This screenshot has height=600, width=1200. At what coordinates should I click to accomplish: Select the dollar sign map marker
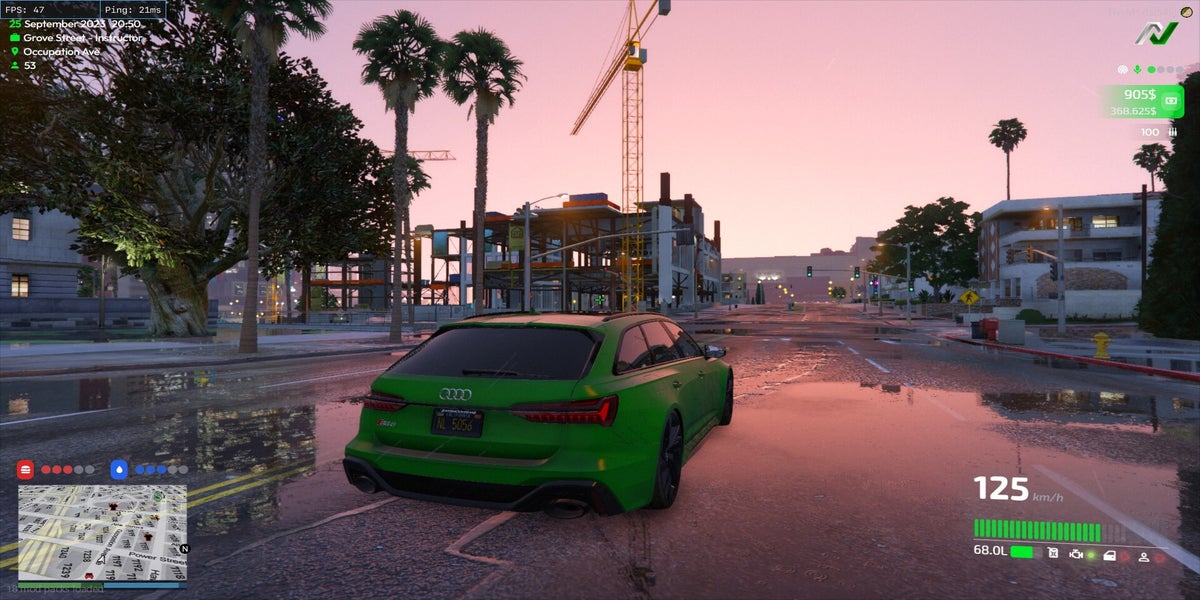157,495
